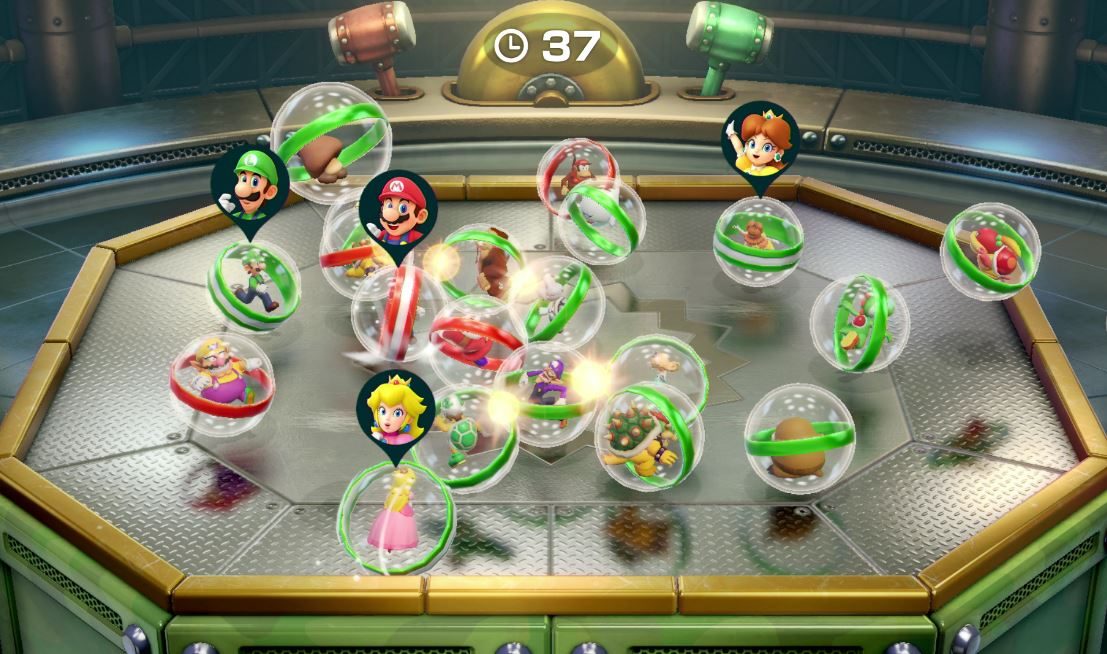Select Mario's player marker portrait
Image resolution: width=1107 pixels, height=654 pixels.
click(x=398, y=210)
